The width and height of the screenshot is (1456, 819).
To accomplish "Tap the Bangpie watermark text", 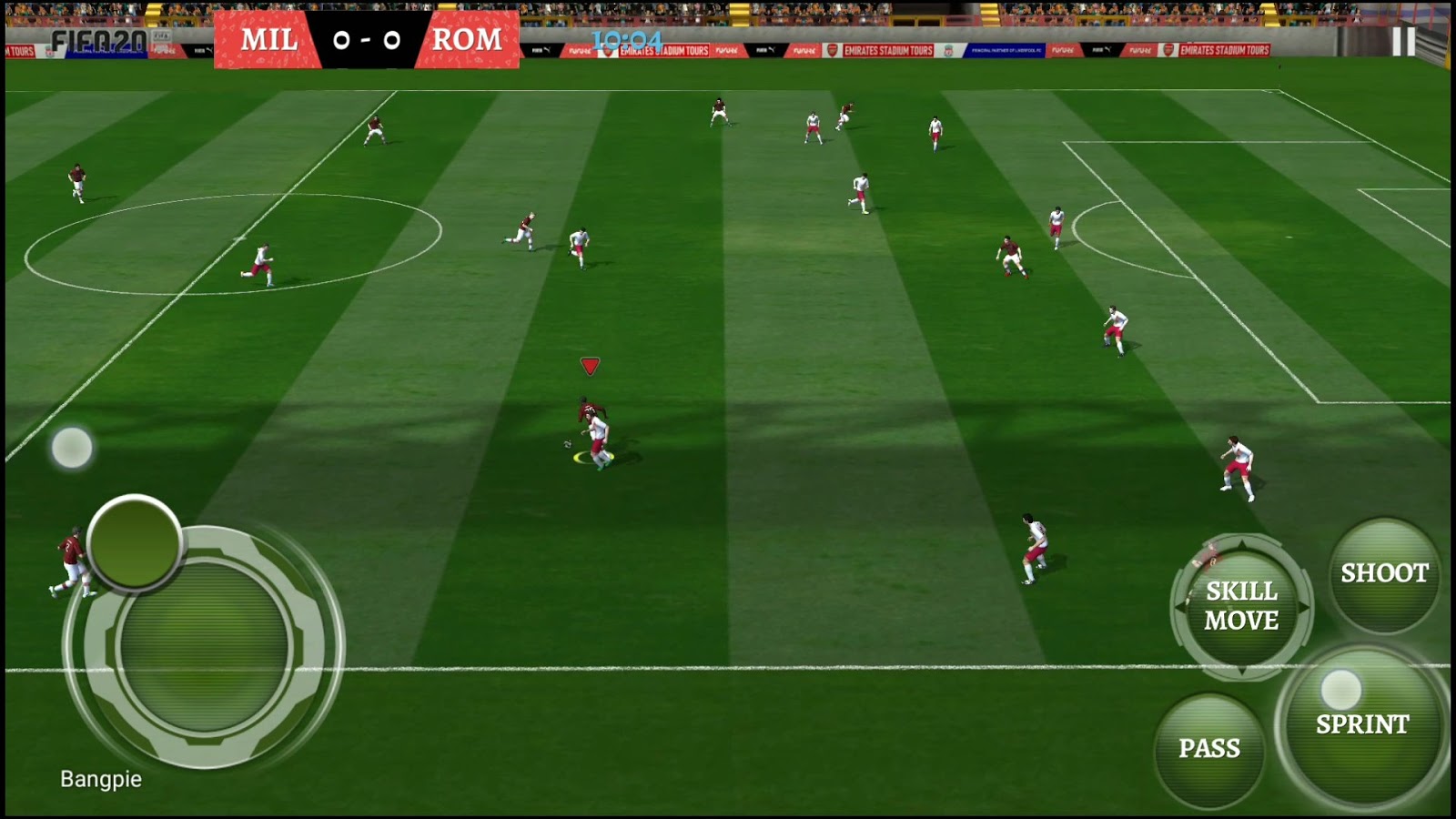I will 102,780.
